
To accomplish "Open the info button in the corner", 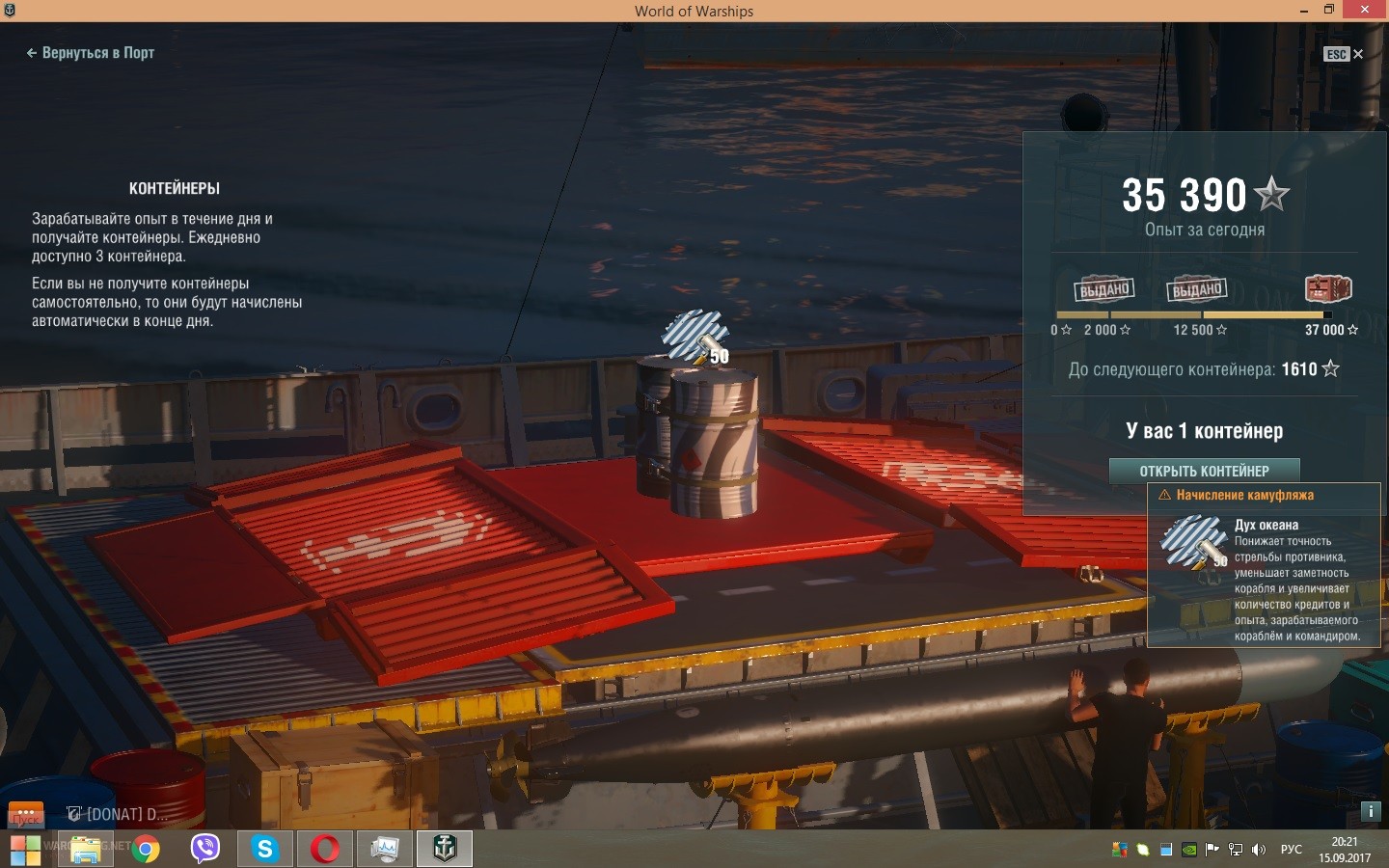I will [x=1370, y=811].
